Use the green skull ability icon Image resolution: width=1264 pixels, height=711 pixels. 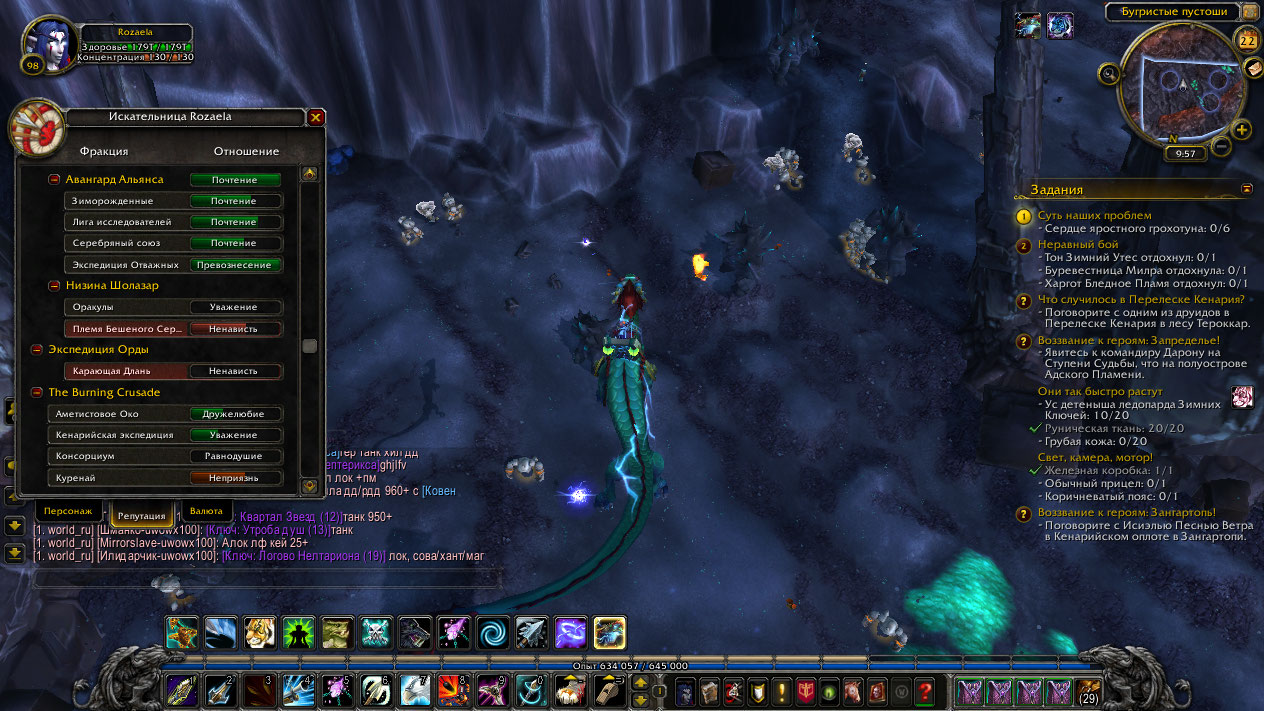coord(376,632)
